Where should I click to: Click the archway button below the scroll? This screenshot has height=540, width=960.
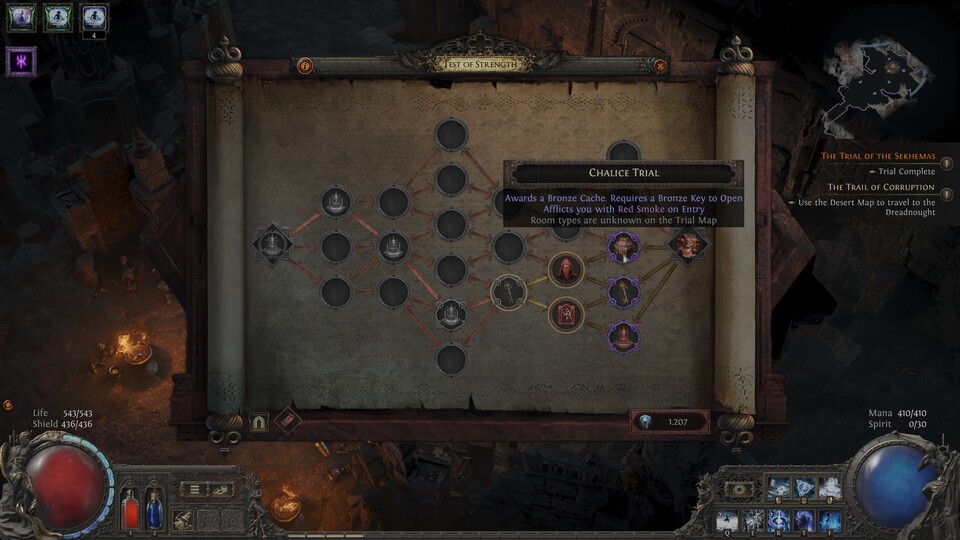coord(258,422)
